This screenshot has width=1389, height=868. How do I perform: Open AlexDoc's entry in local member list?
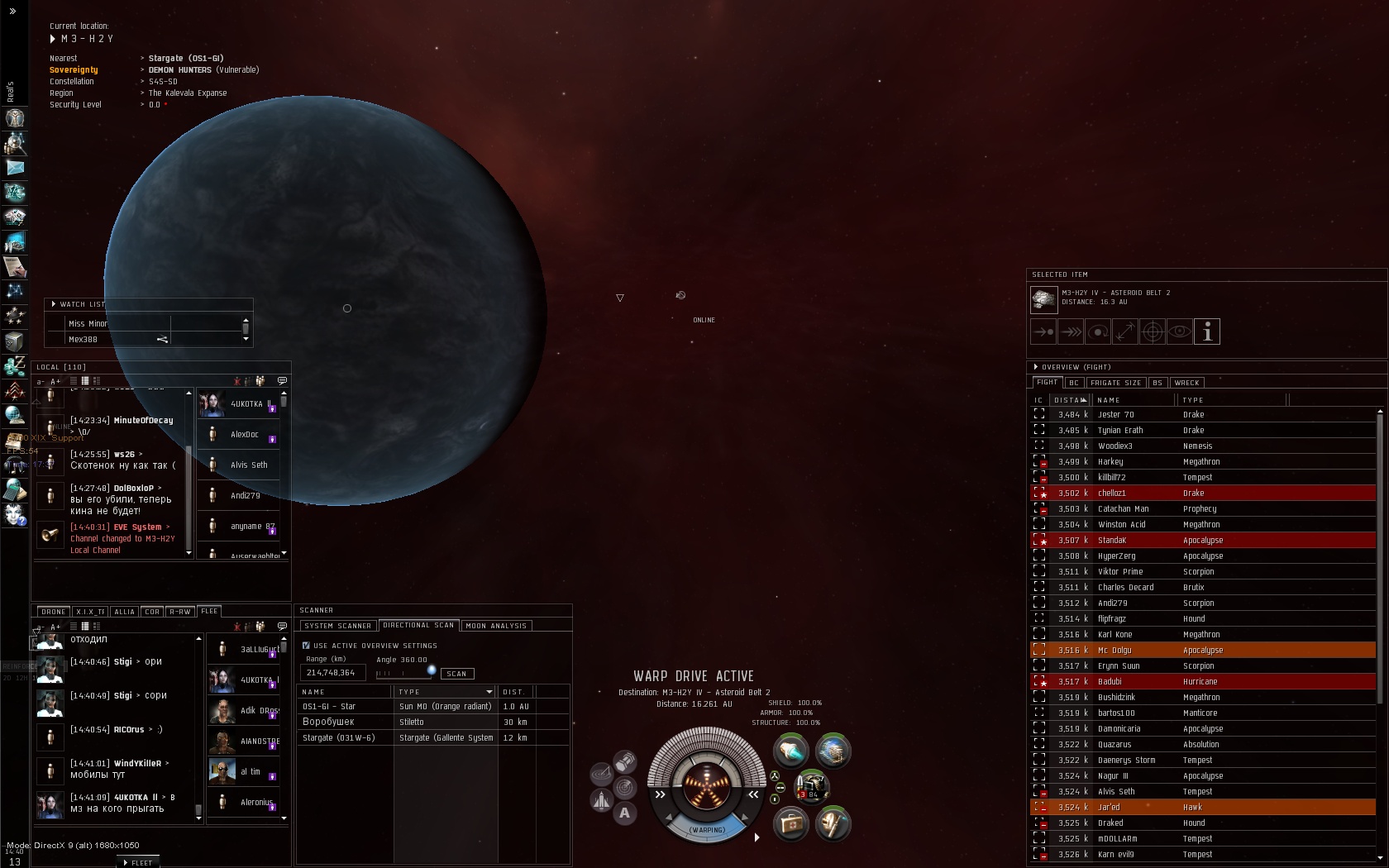click(244, 435)
